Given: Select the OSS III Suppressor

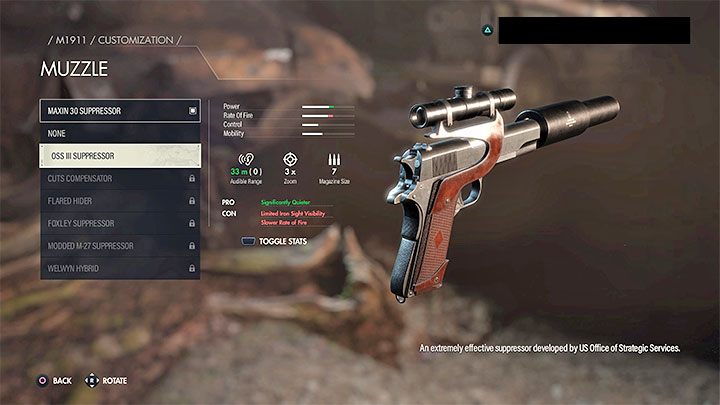Looking at the screenshot, I should point(120,156).
